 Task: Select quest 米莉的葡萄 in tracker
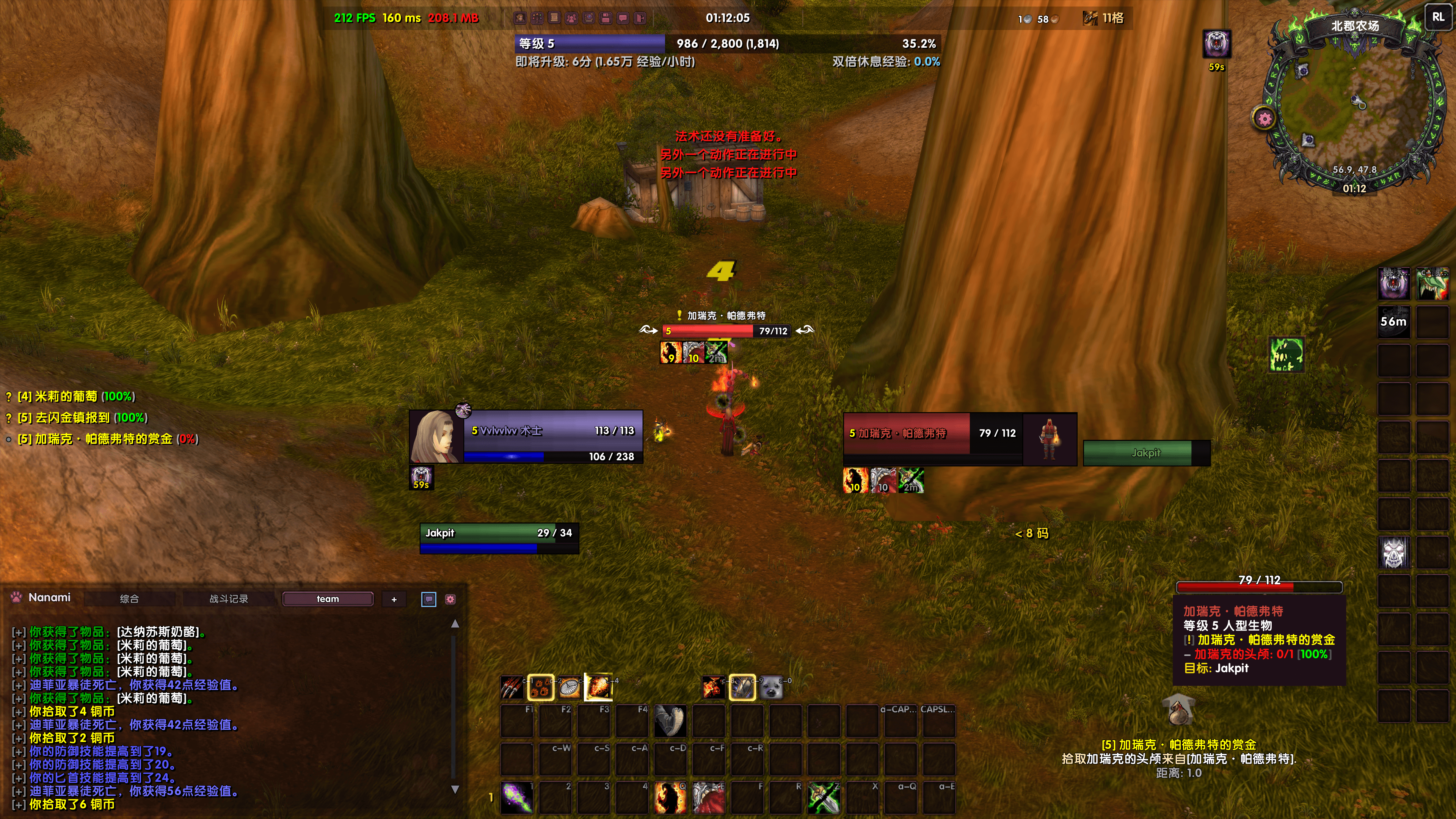[76, 397]
